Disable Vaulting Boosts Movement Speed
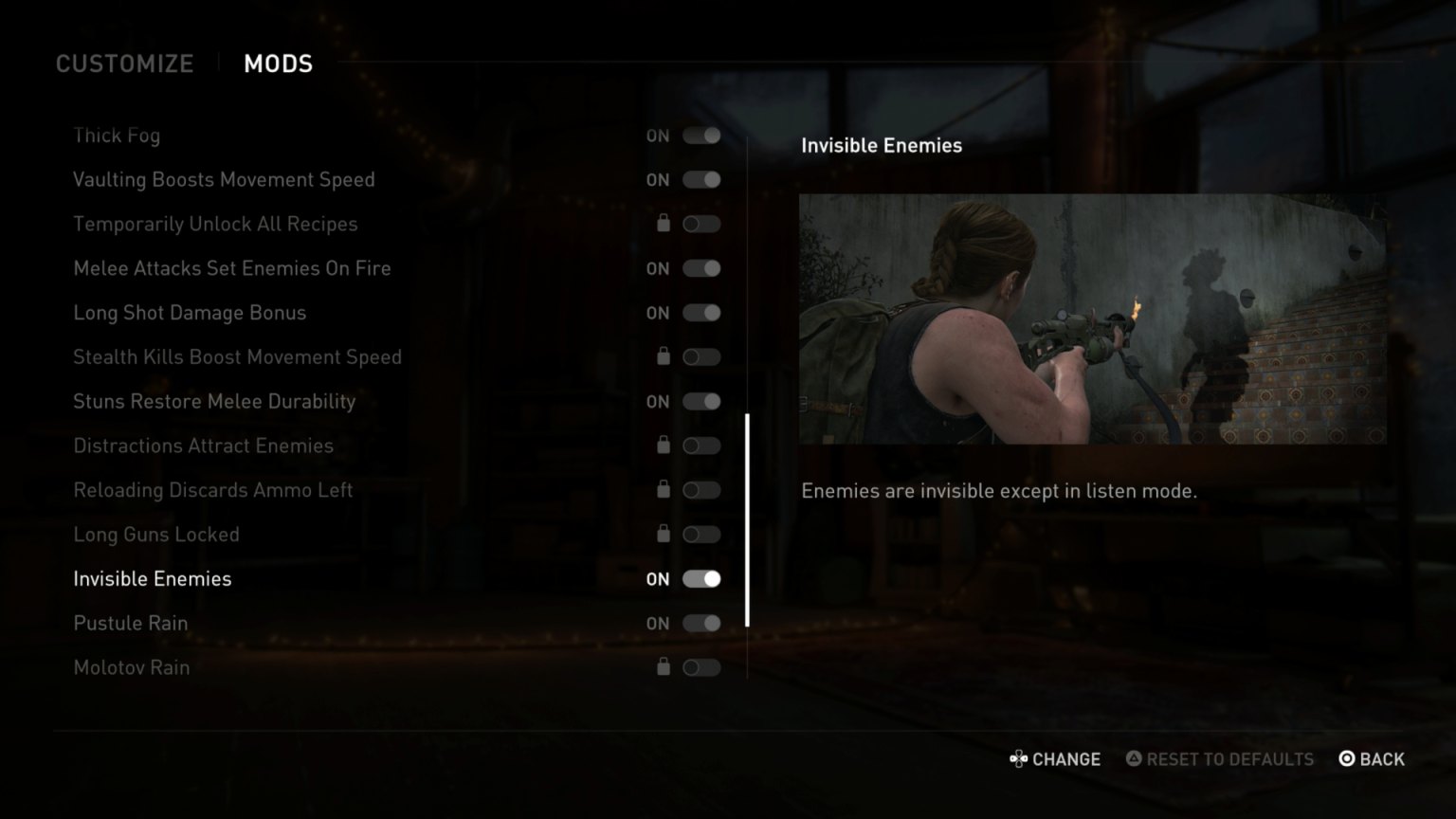The width and height of the screenshot is (1456, 819). coord(701,179)
